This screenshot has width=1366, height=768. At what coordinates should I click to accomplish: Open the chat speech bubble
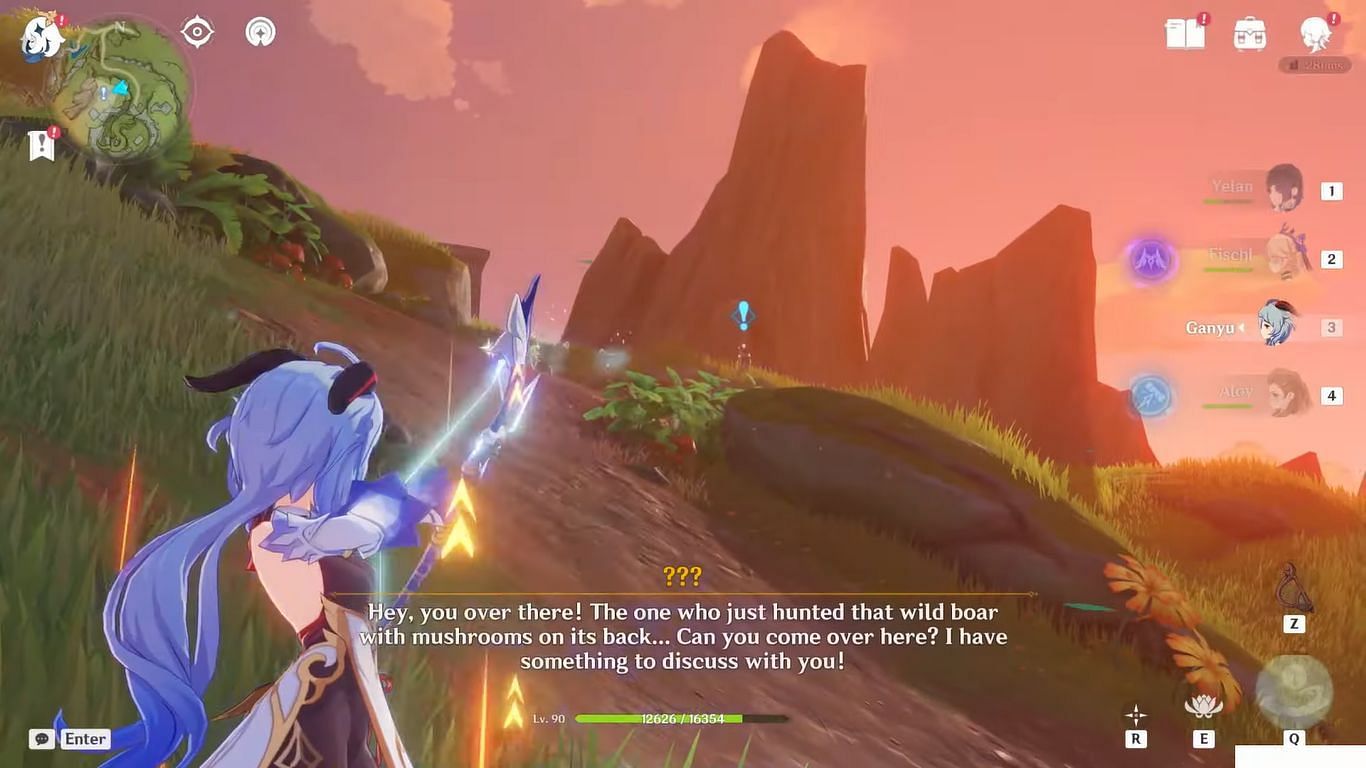[x=41, y=739]
